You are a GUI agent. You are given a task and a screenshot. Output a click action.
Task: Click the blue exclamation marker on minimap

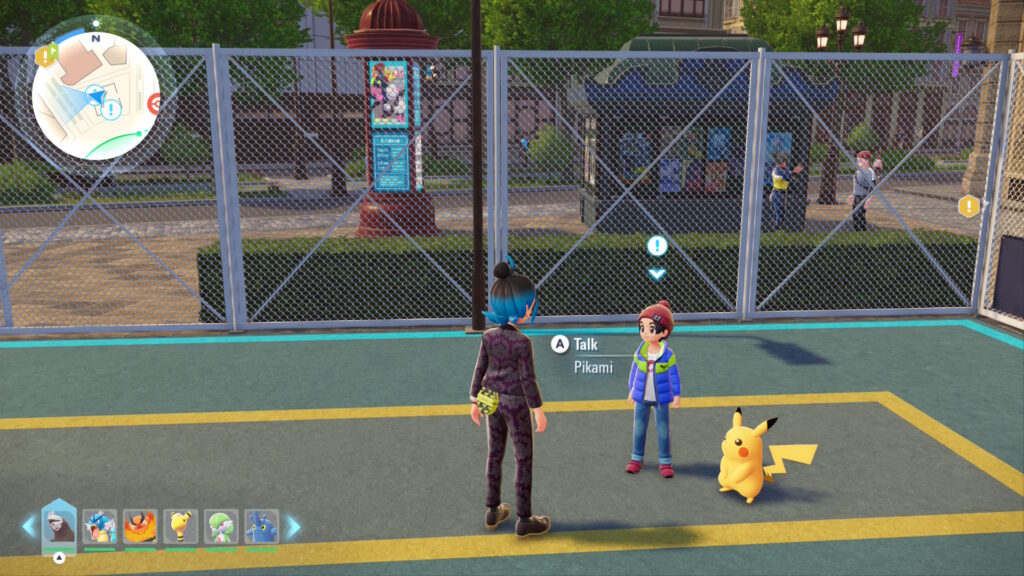(x=111, y=108)
